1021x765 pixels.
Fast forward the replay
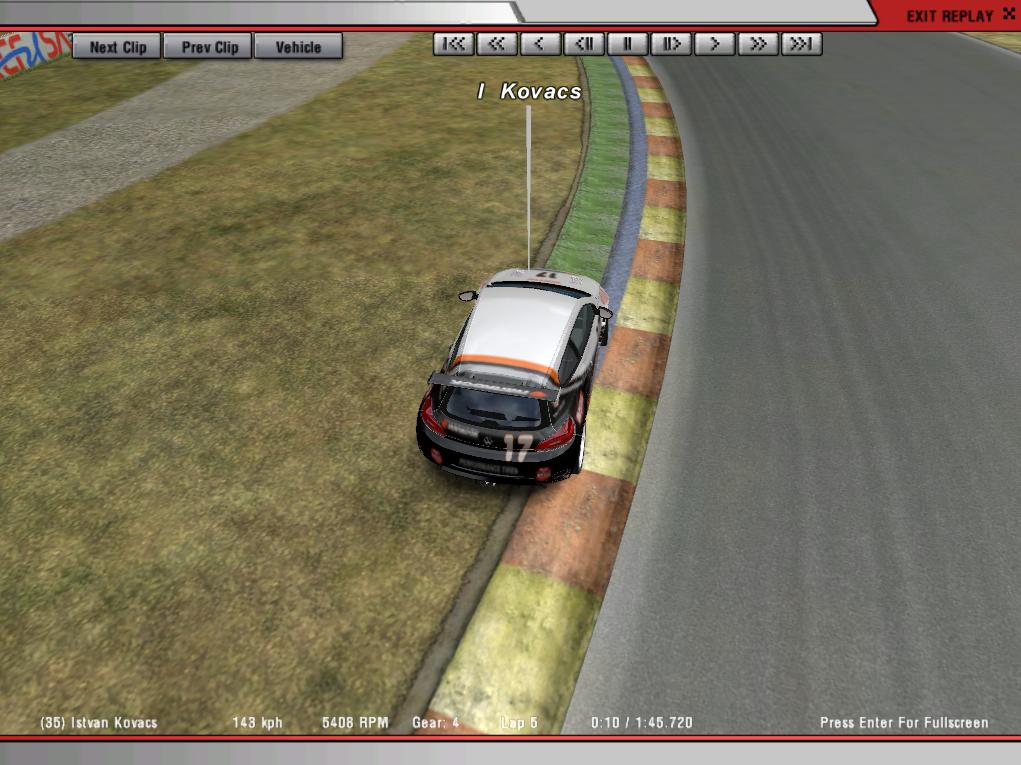tap(758, 44)
